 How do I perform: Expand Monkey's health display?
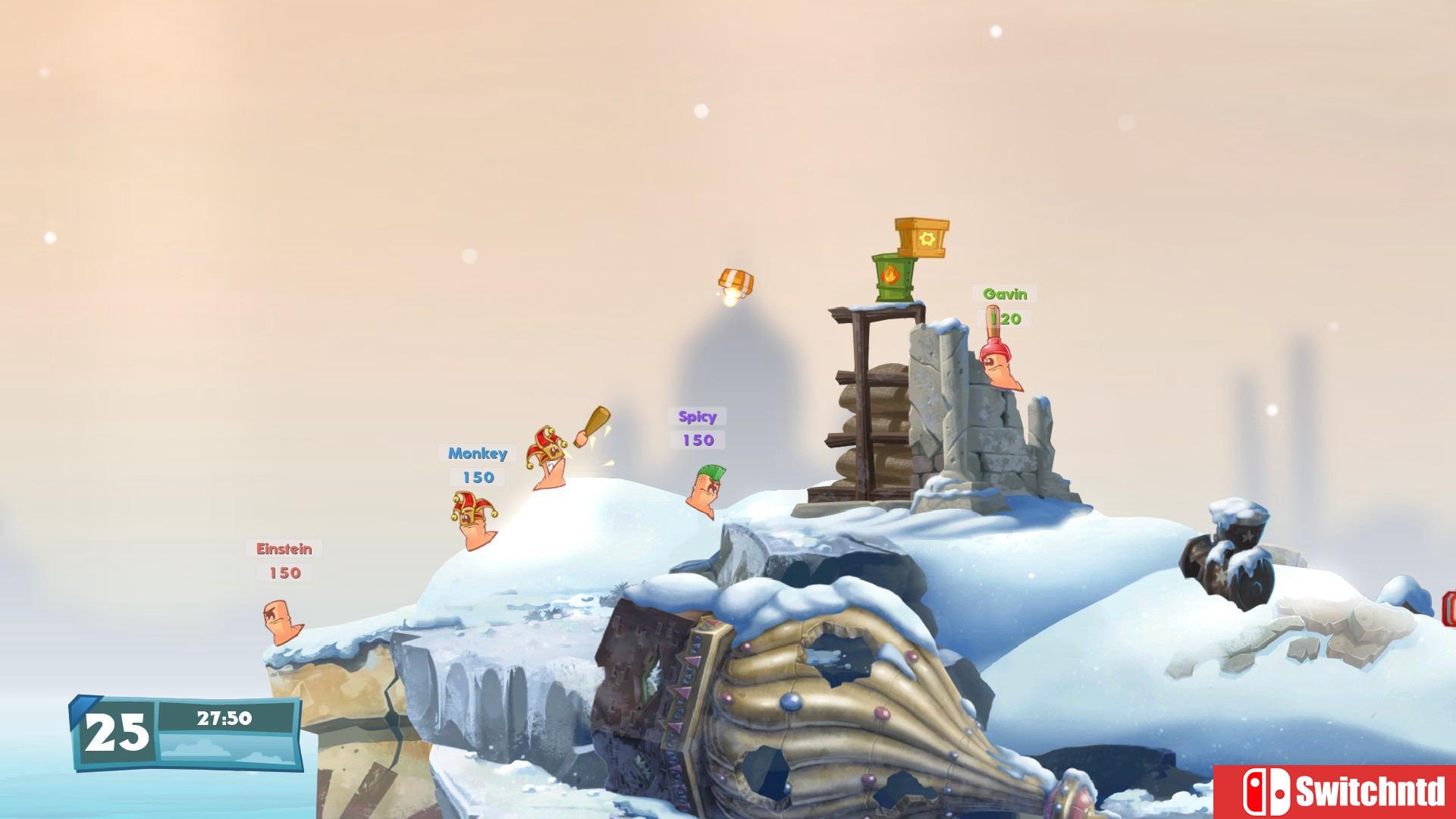tap(477, 478)
